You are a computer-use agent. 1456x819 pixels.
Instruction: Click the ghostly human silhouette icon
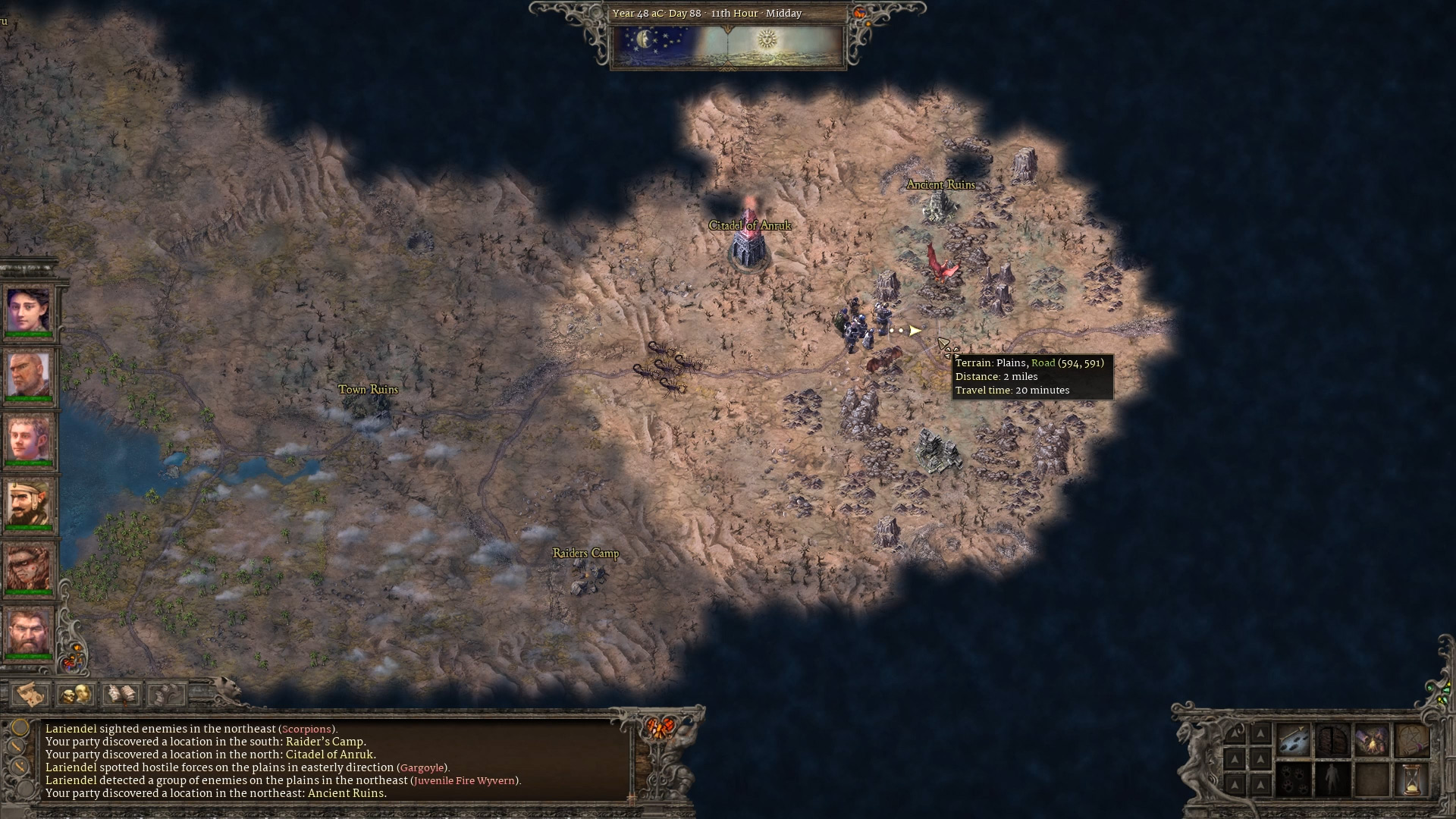(x=1332, y=780)
